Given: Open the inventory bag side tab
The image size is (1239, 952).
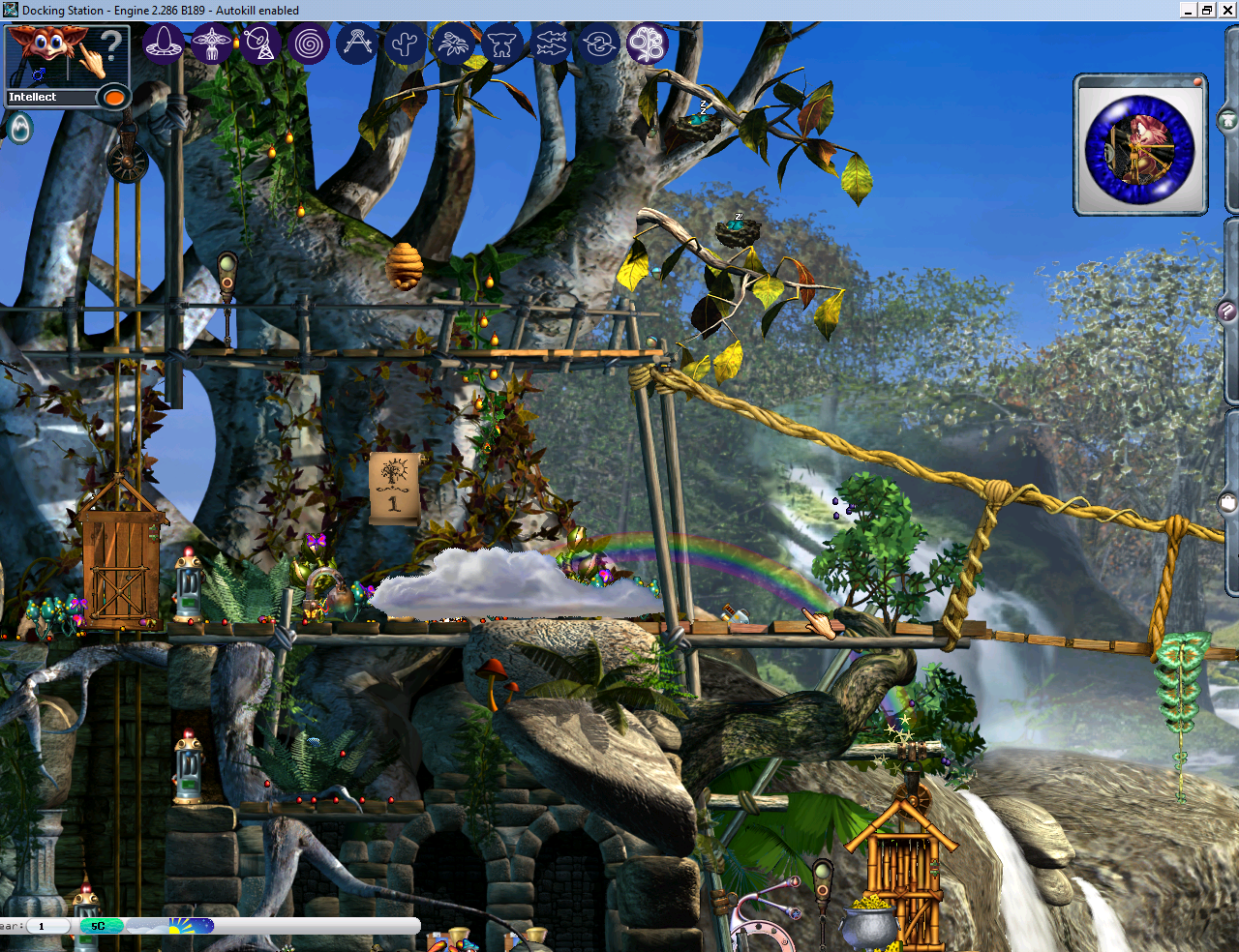Looking at the screenshot, I should [1227, 502].
